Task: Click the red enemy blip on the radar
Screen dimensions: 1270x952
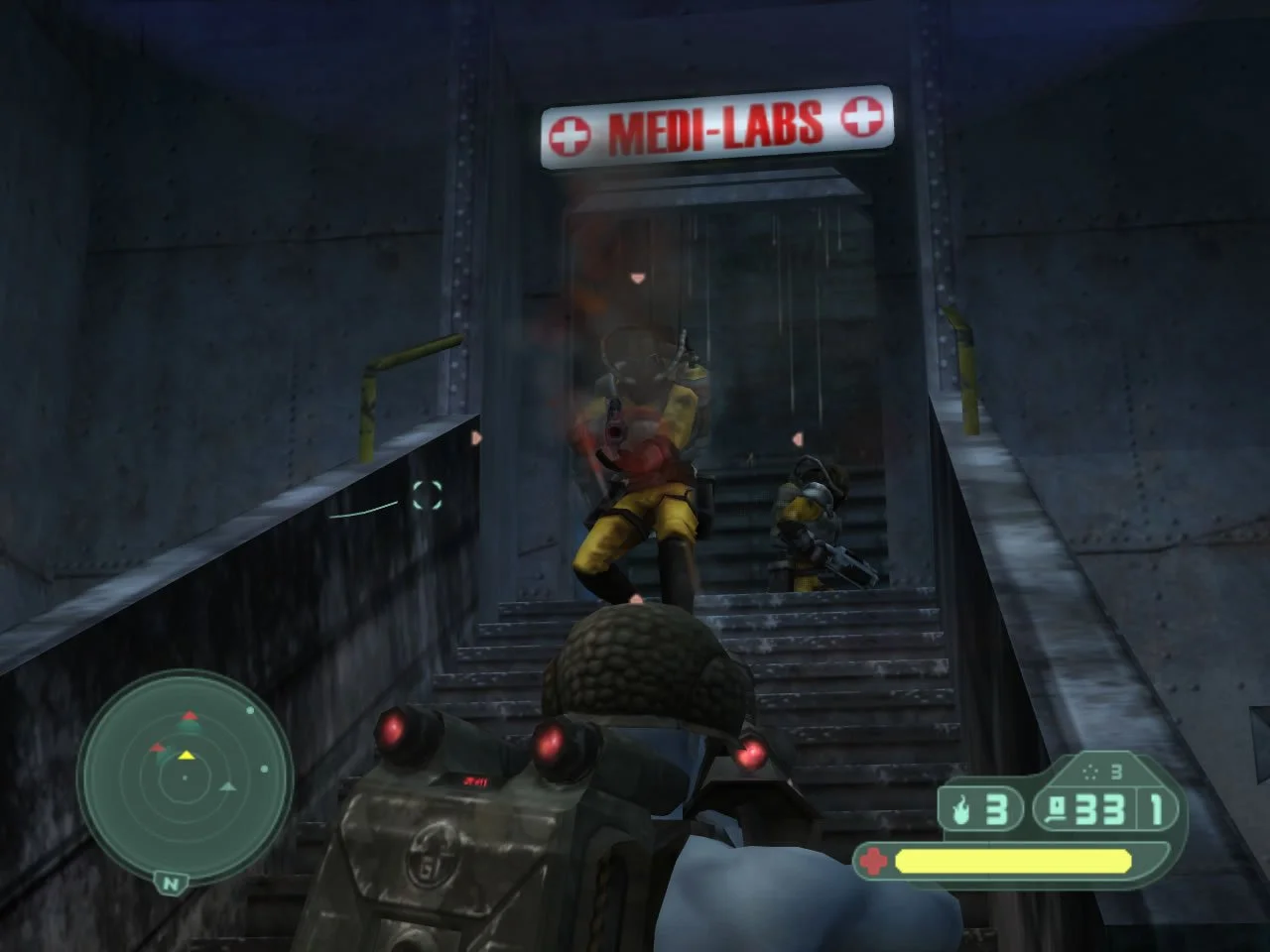Action: [190, 716]
